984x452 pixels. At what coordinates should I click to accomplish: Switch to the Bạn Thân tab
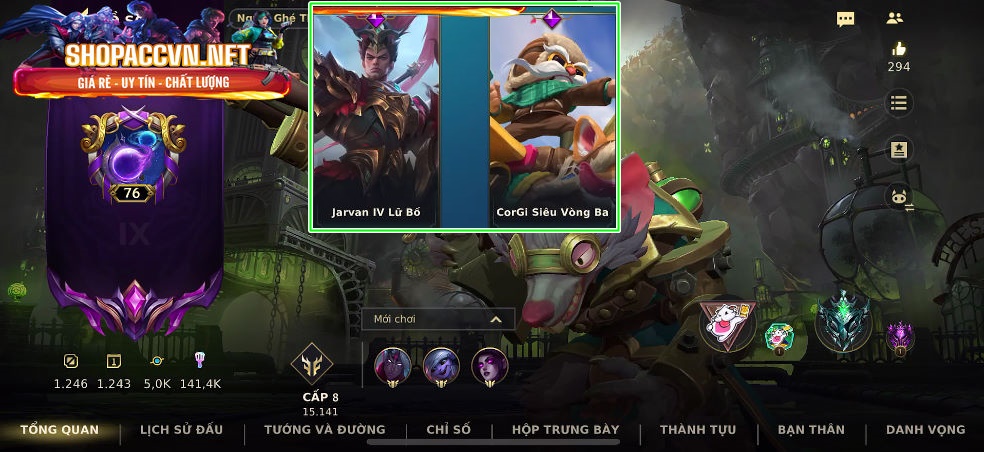(x=811, y=430)
